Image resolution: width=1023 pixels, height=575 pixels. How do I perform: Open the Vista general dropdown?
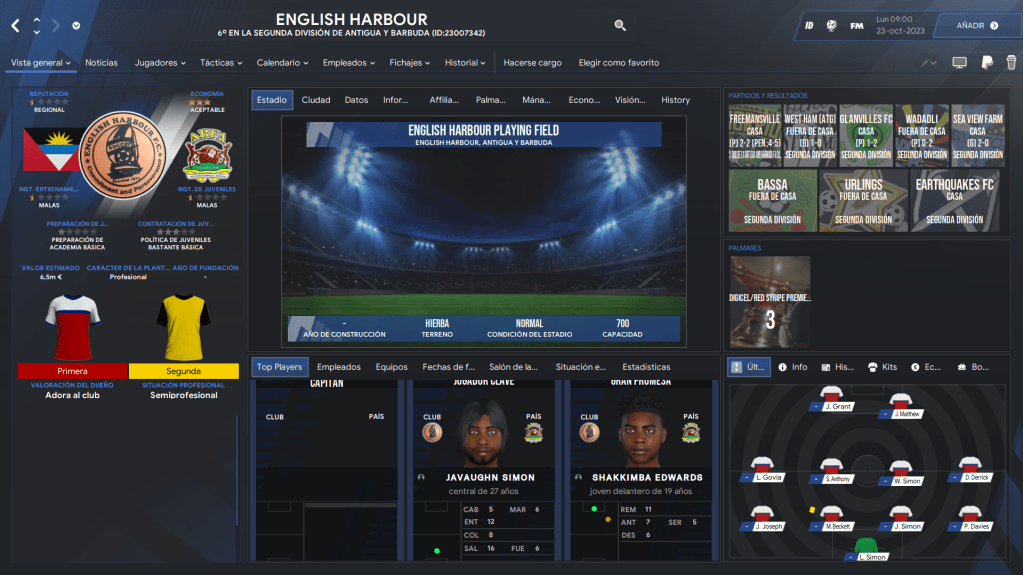(x=40, y=63)
